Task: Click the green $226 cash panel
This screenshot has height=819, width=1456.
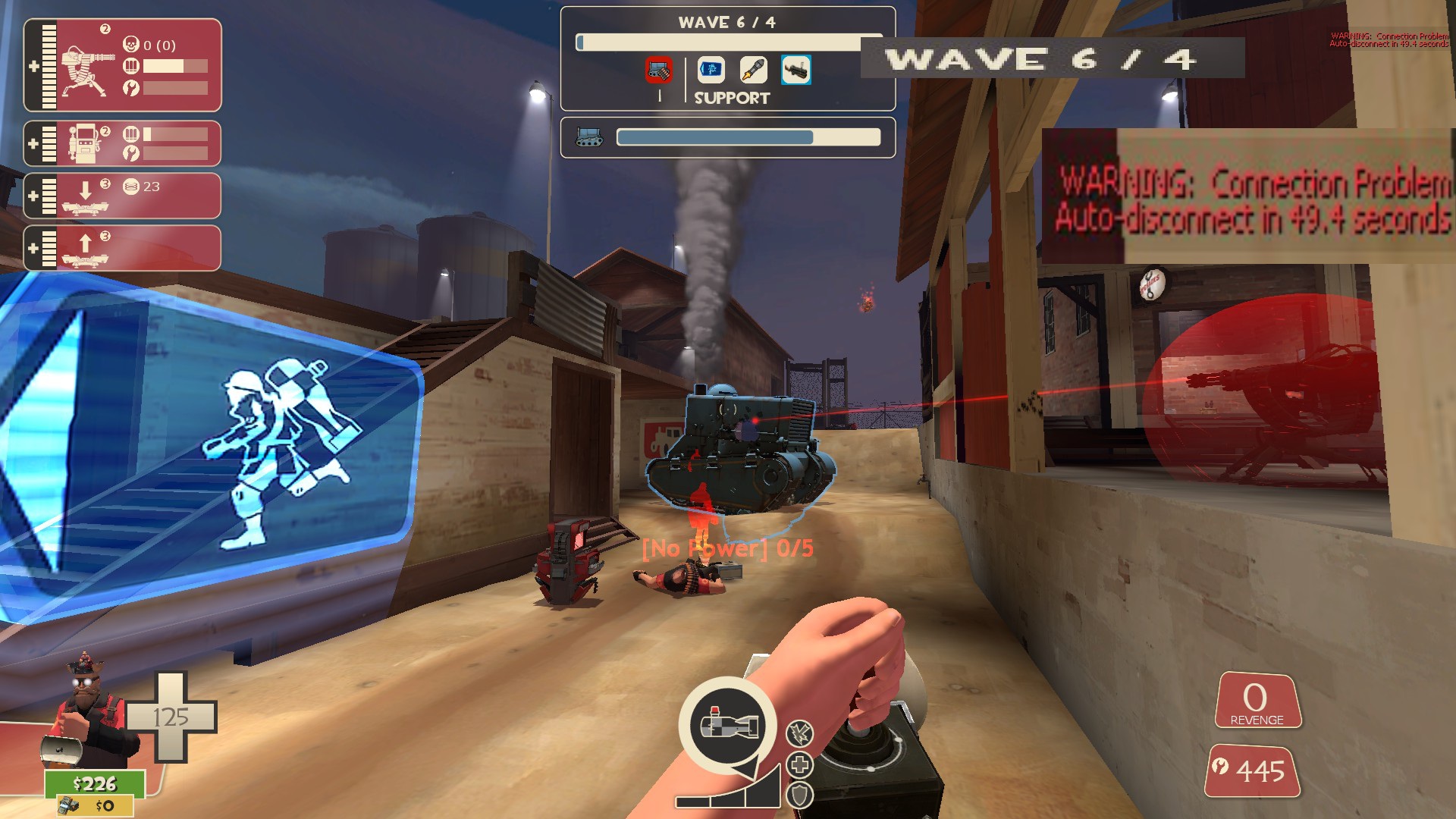Action: tap(95, 783)
